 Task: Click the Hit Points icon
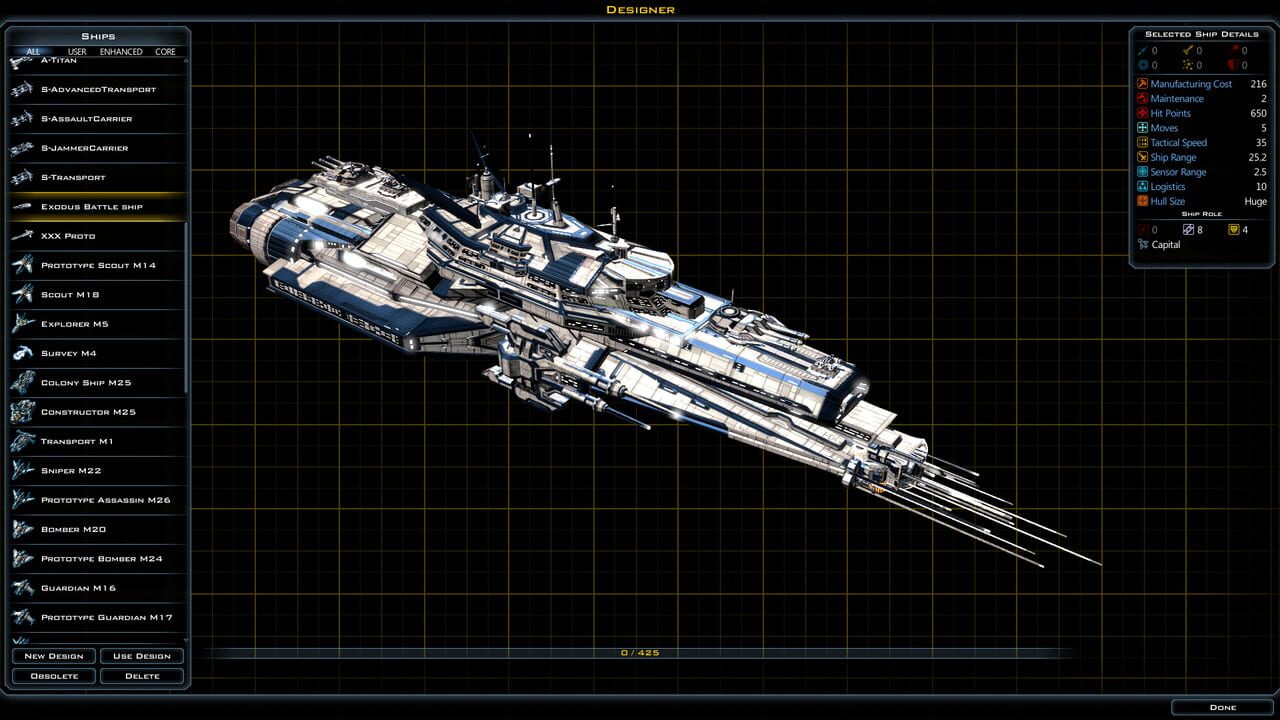tap(1141, 113)
